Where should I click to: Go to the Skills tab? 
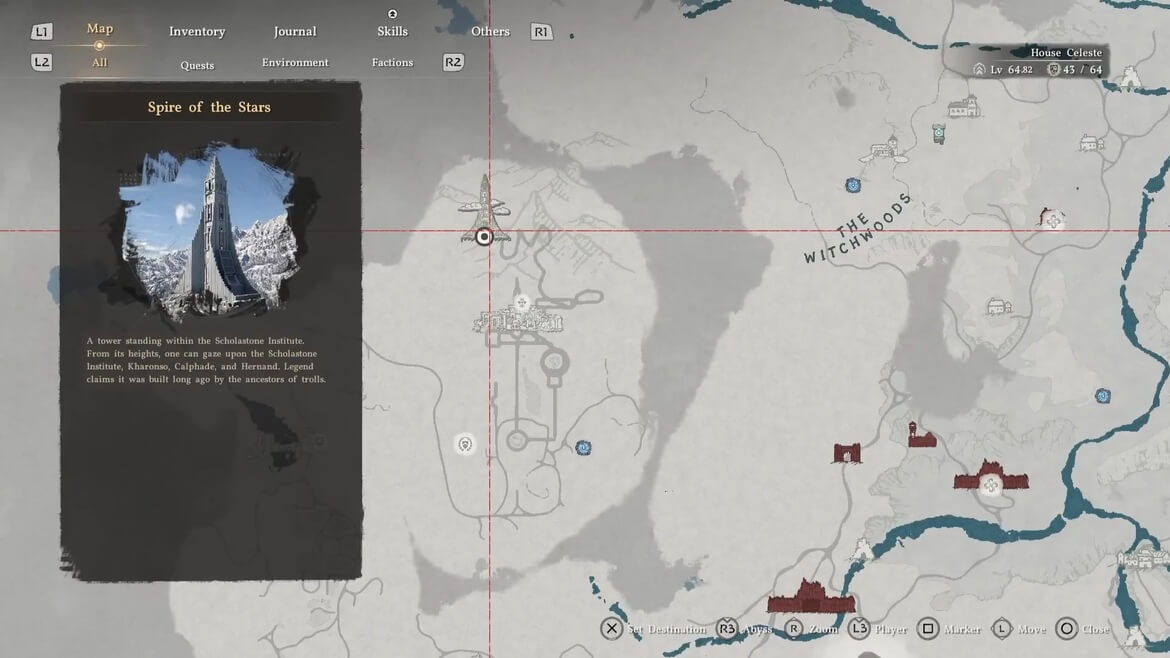pyautogui.click(x=392, y=32)
